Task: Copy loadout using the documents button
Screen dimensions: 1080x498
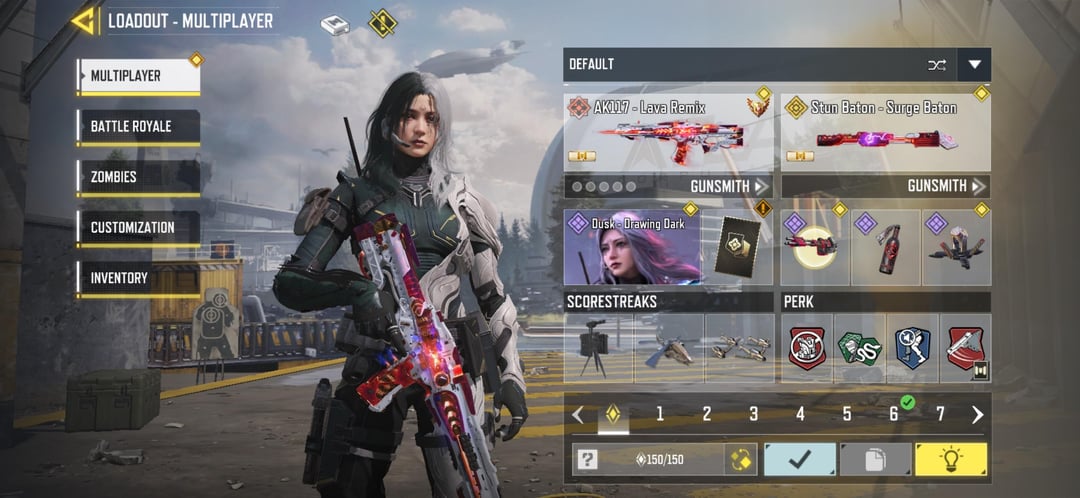Action: pyautogui.click(x=874, y=459)
